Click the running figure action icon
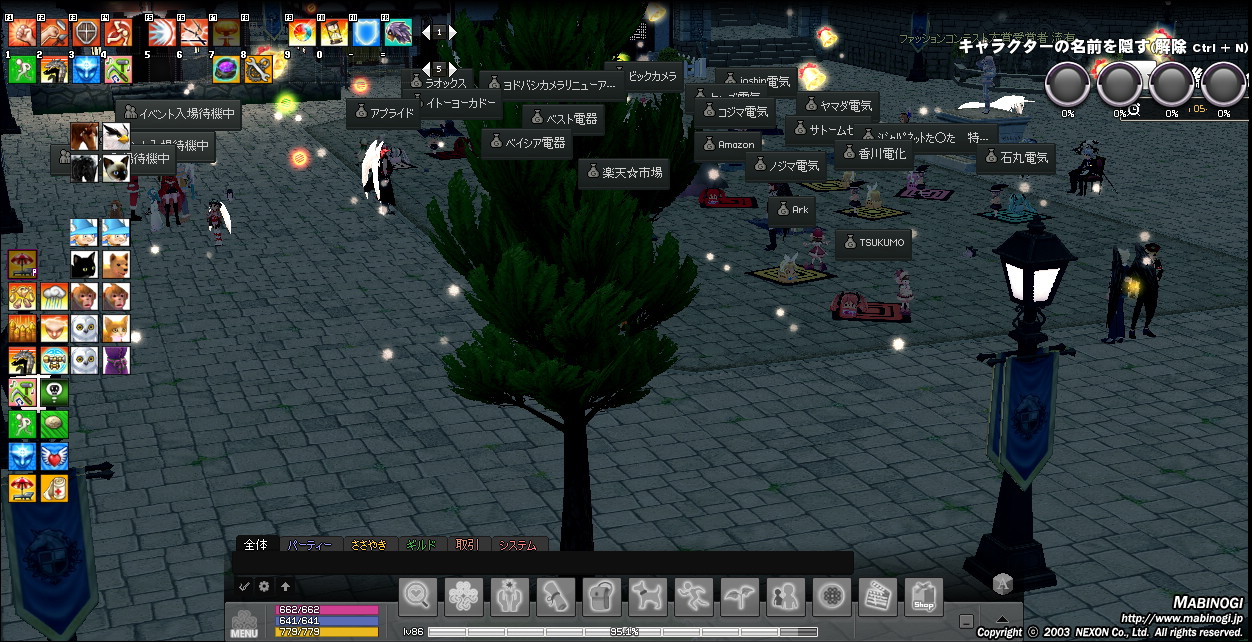The image size is (1252, 642). click(x=694, y=598)
